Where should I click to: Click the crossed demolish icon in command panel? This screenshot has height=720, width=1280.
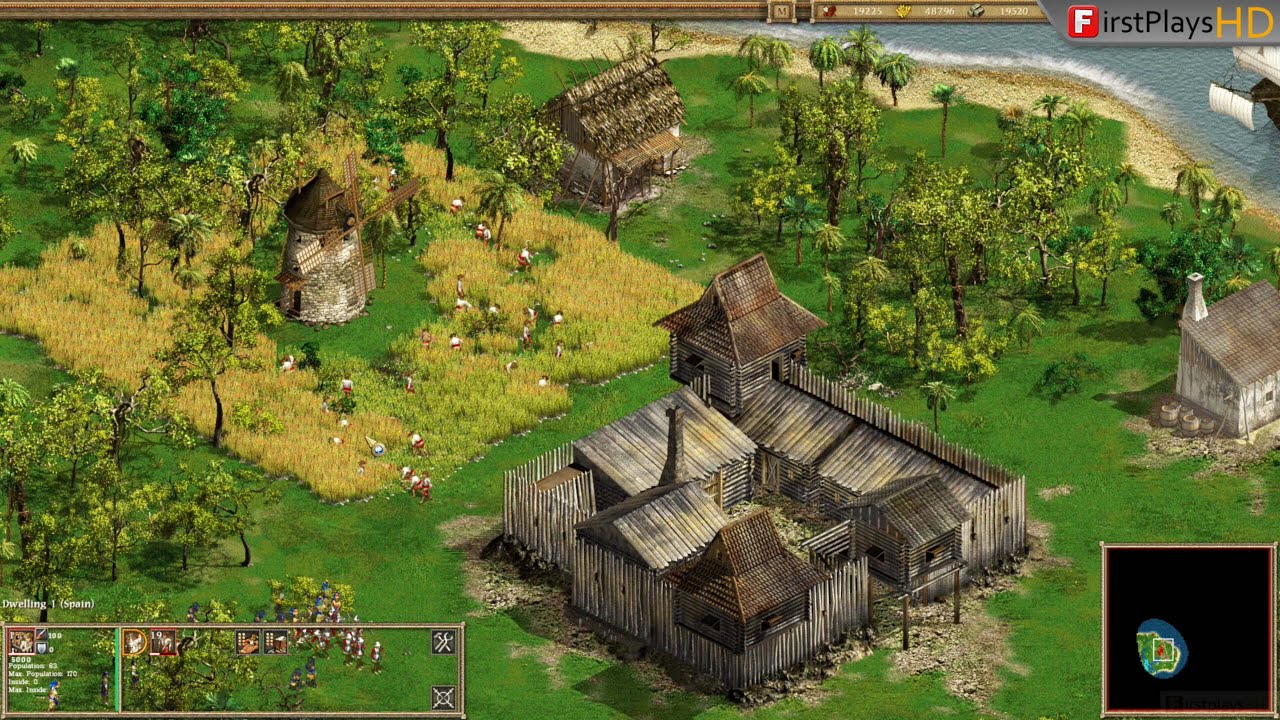[x=442, y=697]
